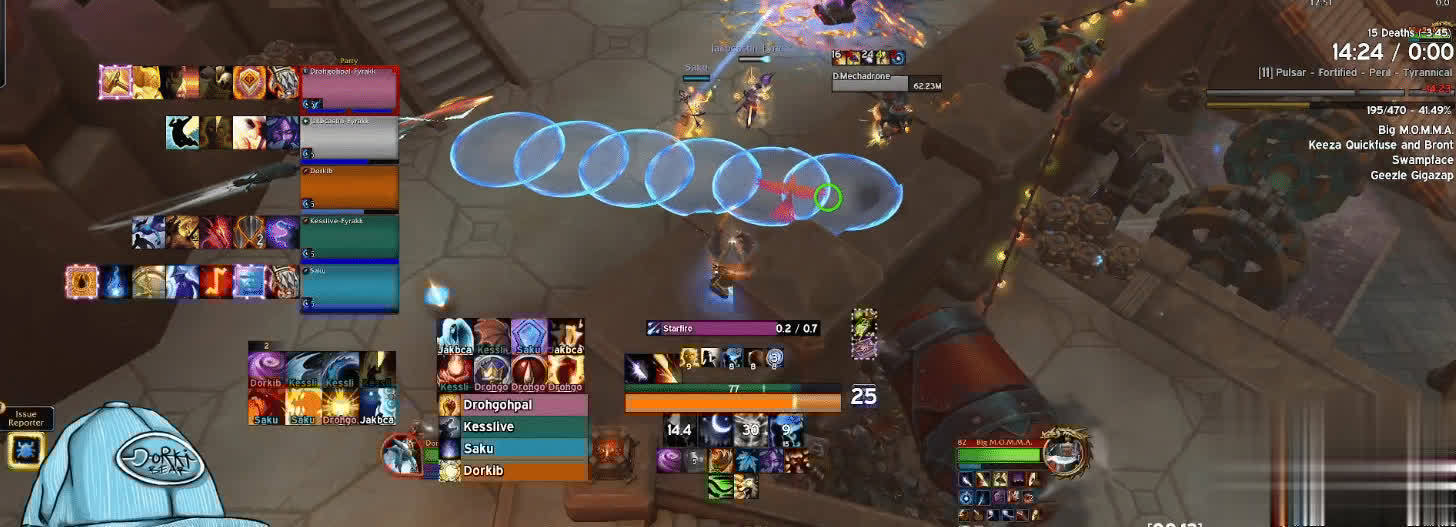Click Kesslive-Fyrakk's green party frame

pyautogui.click(x=349, y=237)
